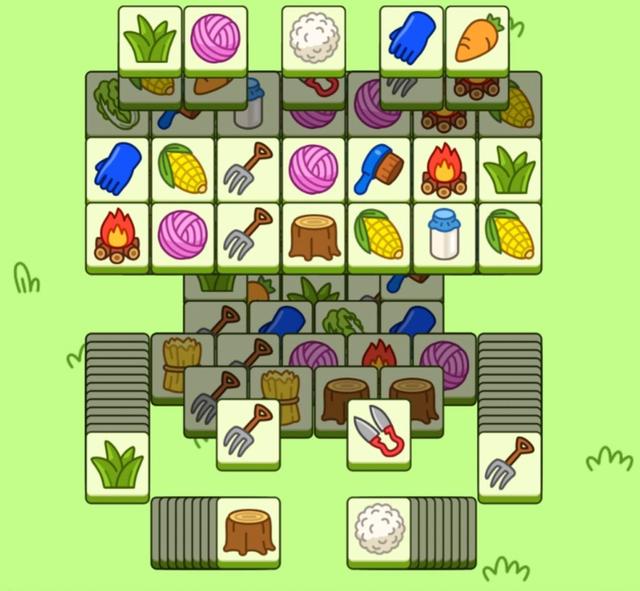
Task: Choose the blue glove tile beside the carrot
Action: point(411,39)
